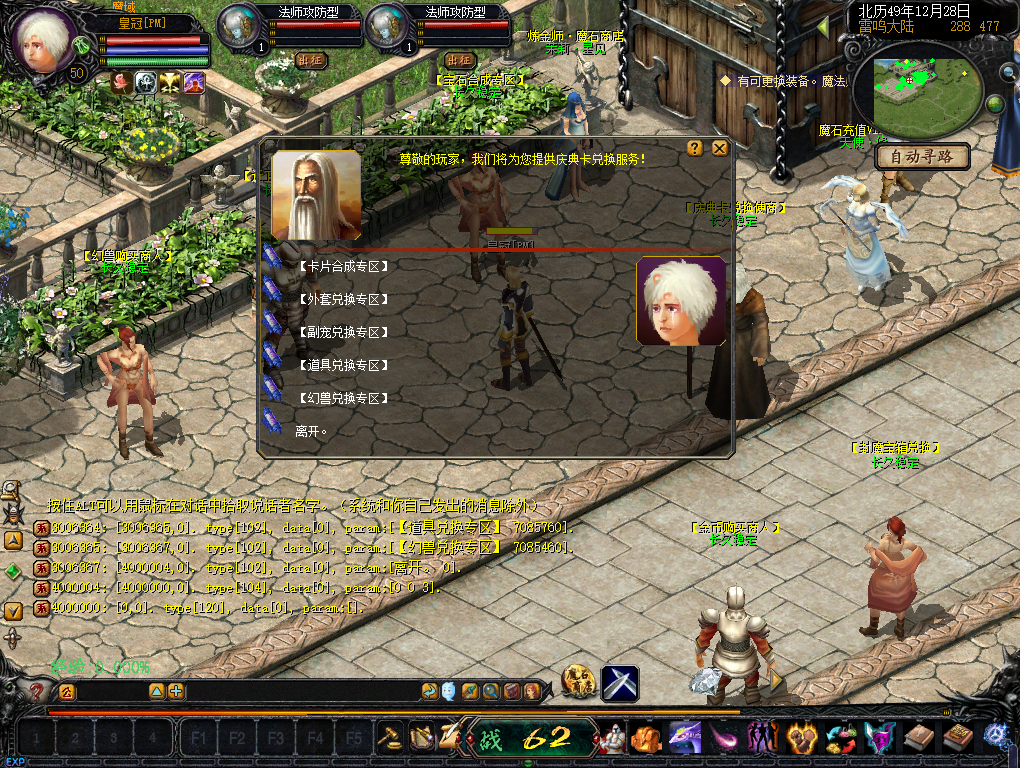Close the NPC dialogue window
The height and width of the screenshot is (768, 1020).
[719, 148]
